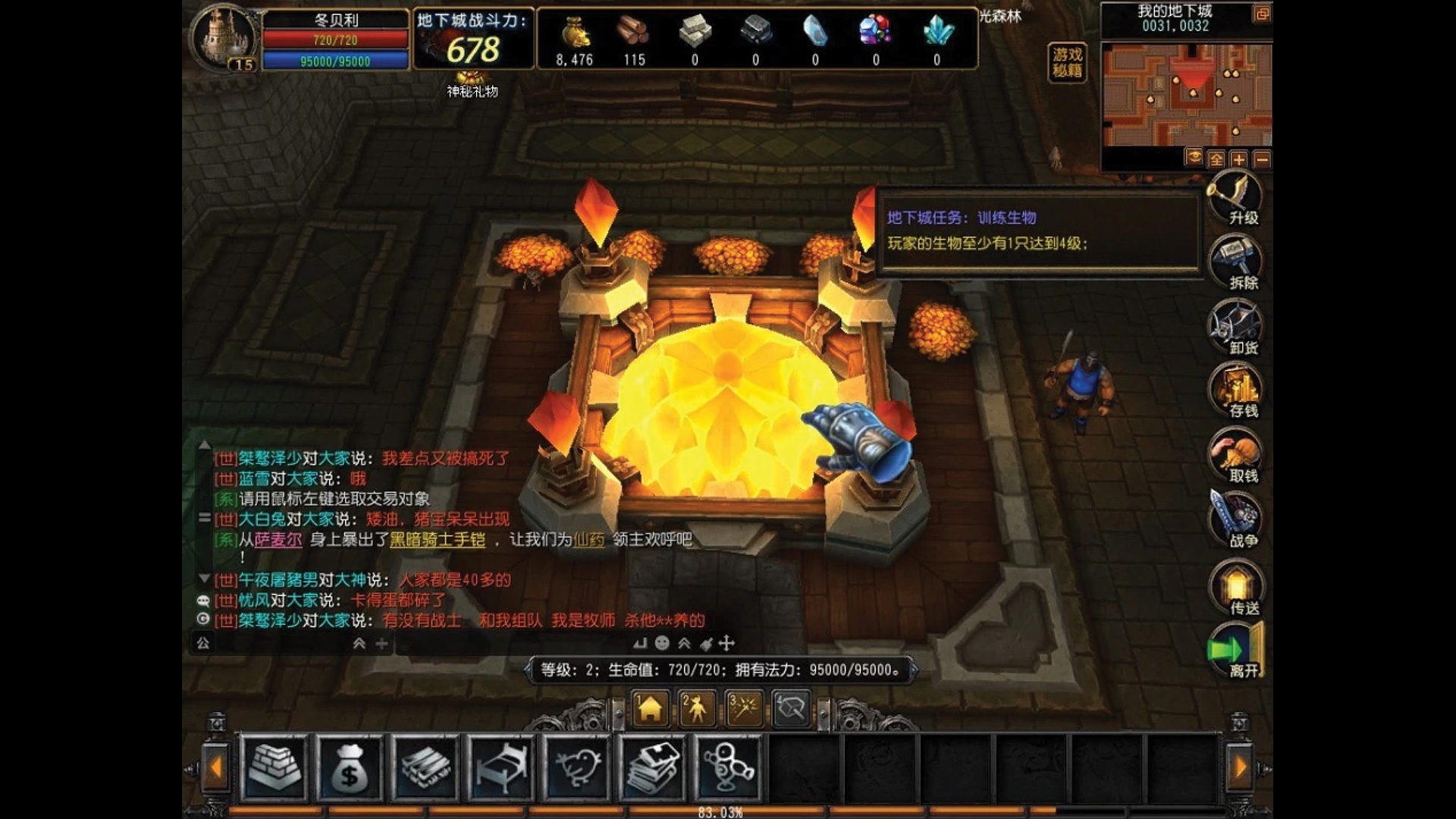Open the 游戏秘籍 game tips button

point(1068,63)
